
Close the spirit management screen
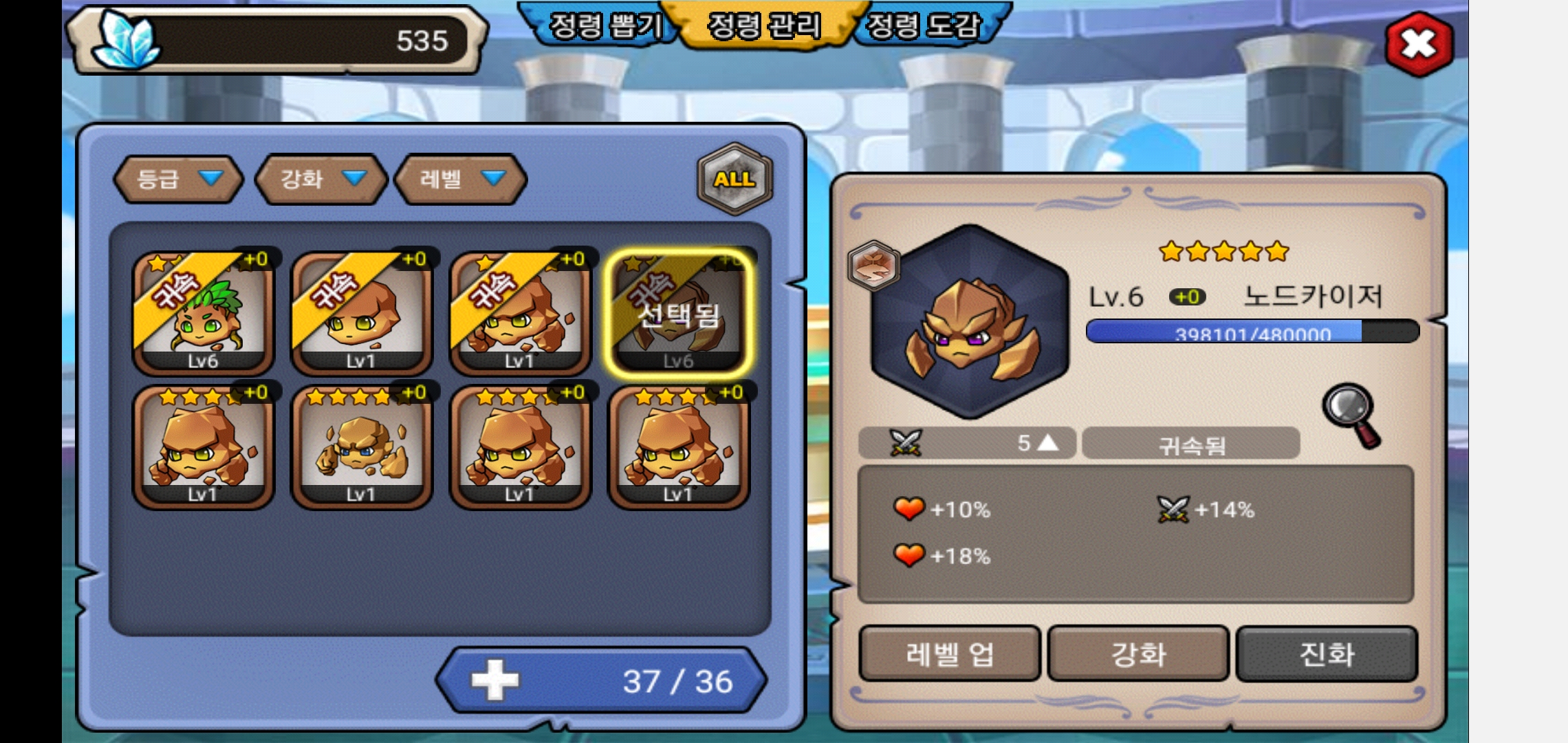1418,44
